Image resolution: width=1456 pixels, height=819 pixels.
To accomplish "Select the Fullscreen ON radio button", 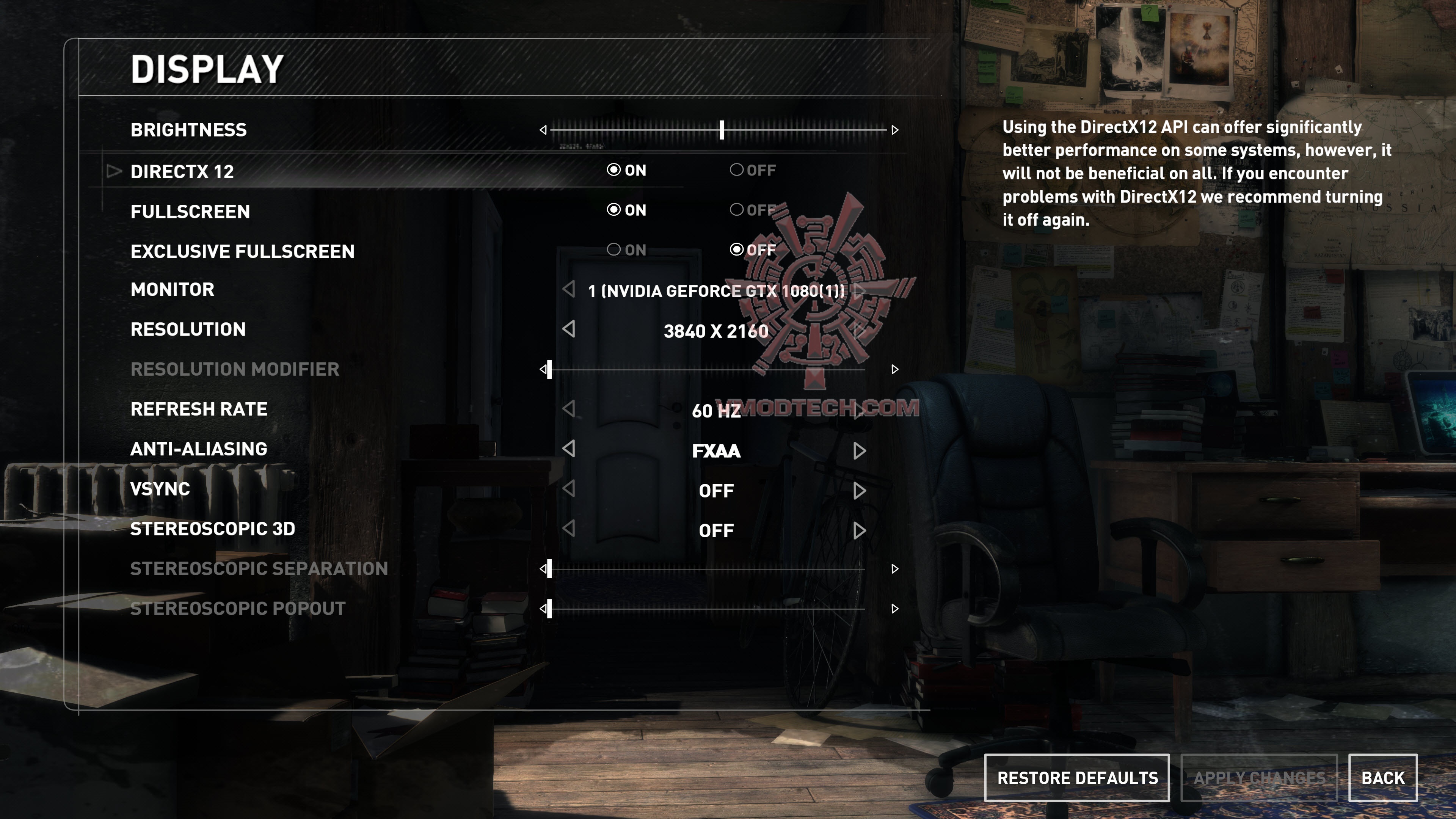I will pyautogui.click(x=614, y=210).
